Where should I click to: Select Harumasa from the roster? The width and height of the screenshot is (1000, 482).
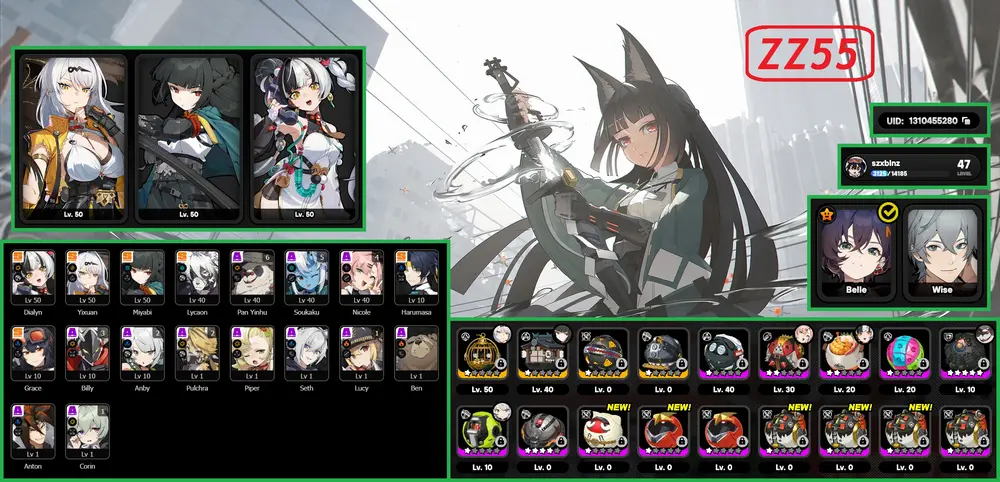point(414,276)
